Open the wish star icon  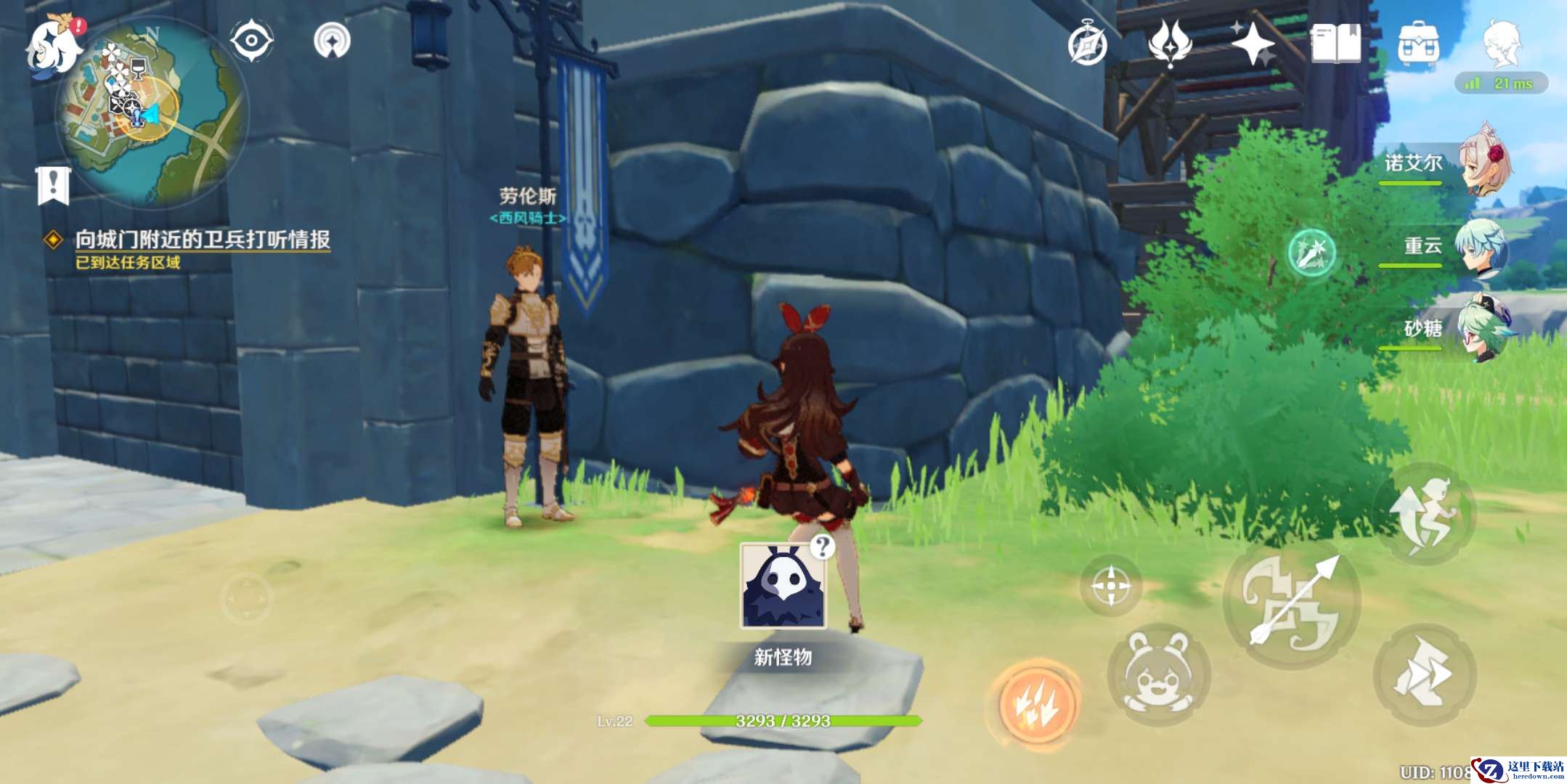pos(1253,44)
